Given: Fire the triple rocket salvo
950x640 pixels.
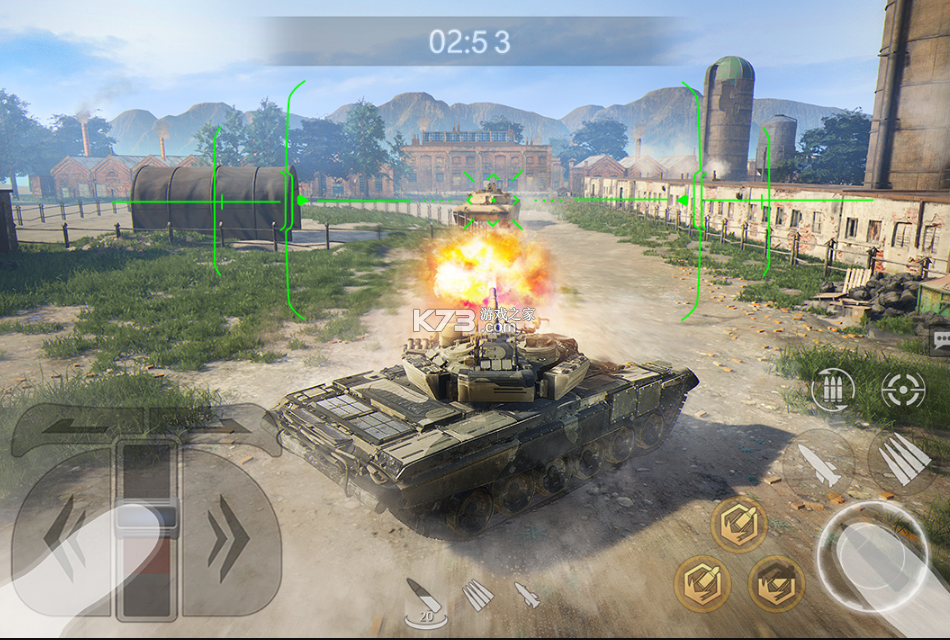Looking at the screenshot, I should pos(903,460).
